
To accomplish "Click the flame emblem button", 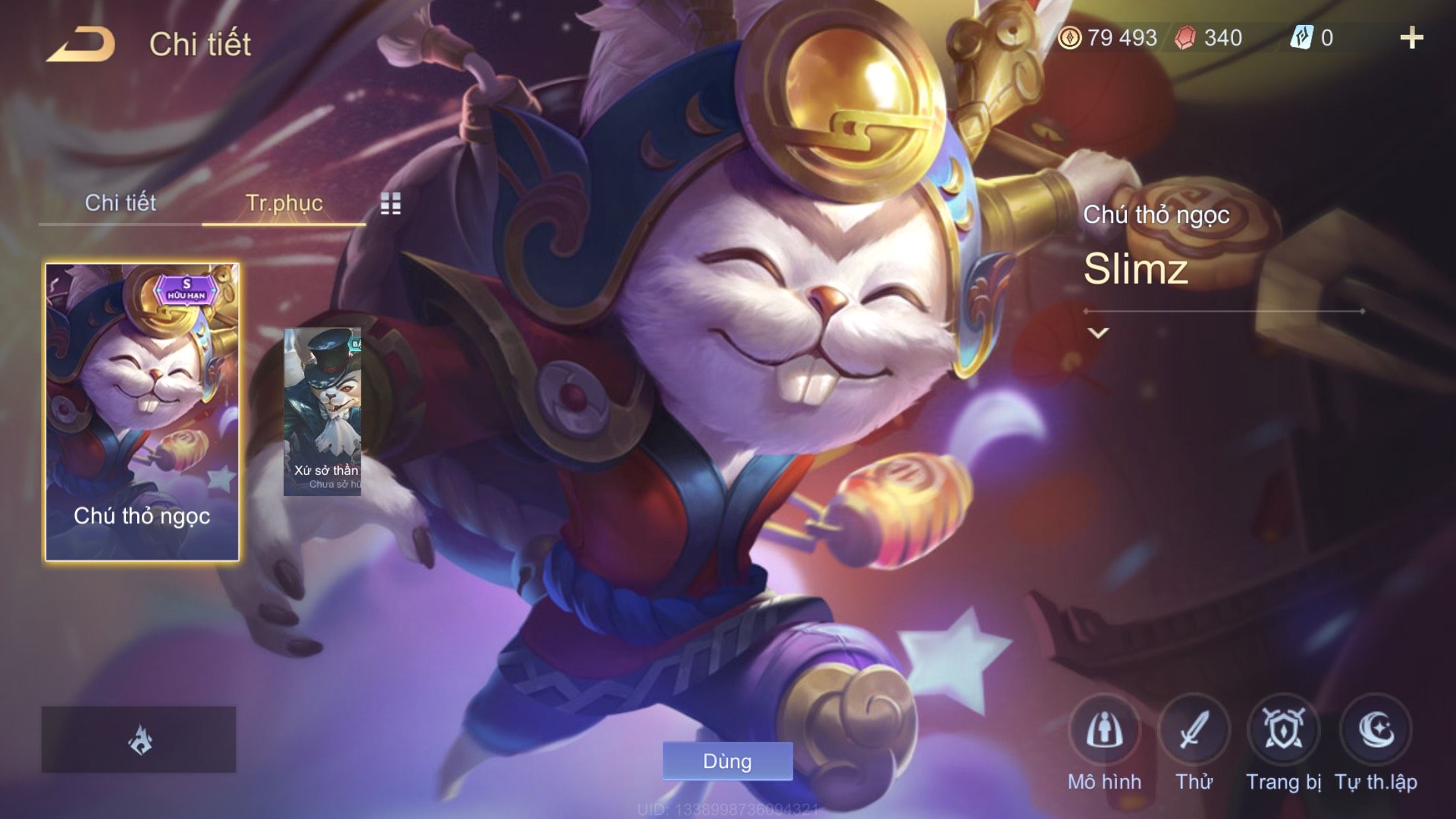I will point(139,739).
